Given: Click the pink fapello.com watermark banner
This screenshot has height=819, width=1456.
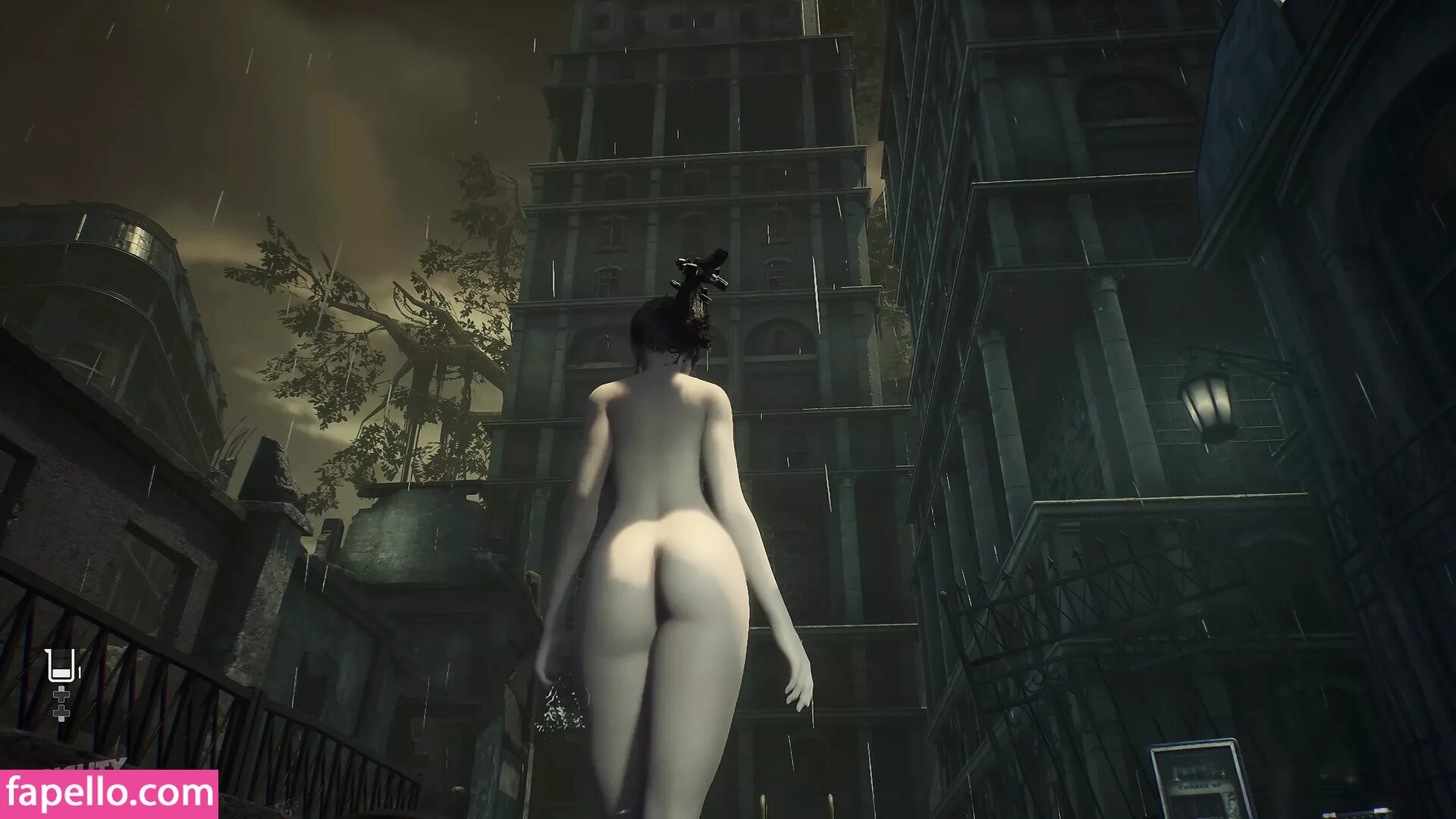Looking at the screenshot, I should [x=109, y=794].
